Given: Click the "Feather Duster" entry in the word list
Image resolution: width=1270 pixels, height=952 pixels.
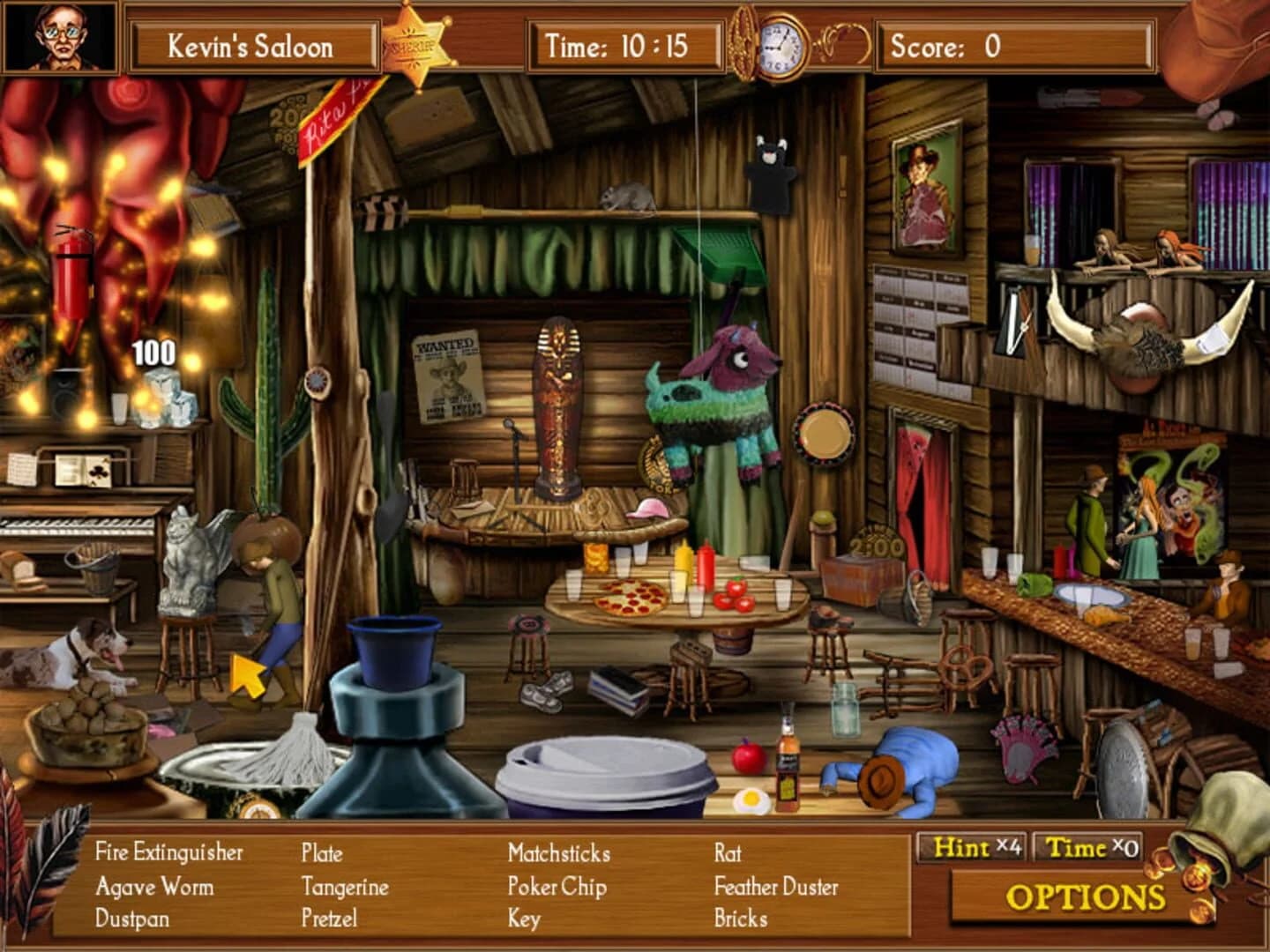Looking at the screenshot, I should coord(776,886).
